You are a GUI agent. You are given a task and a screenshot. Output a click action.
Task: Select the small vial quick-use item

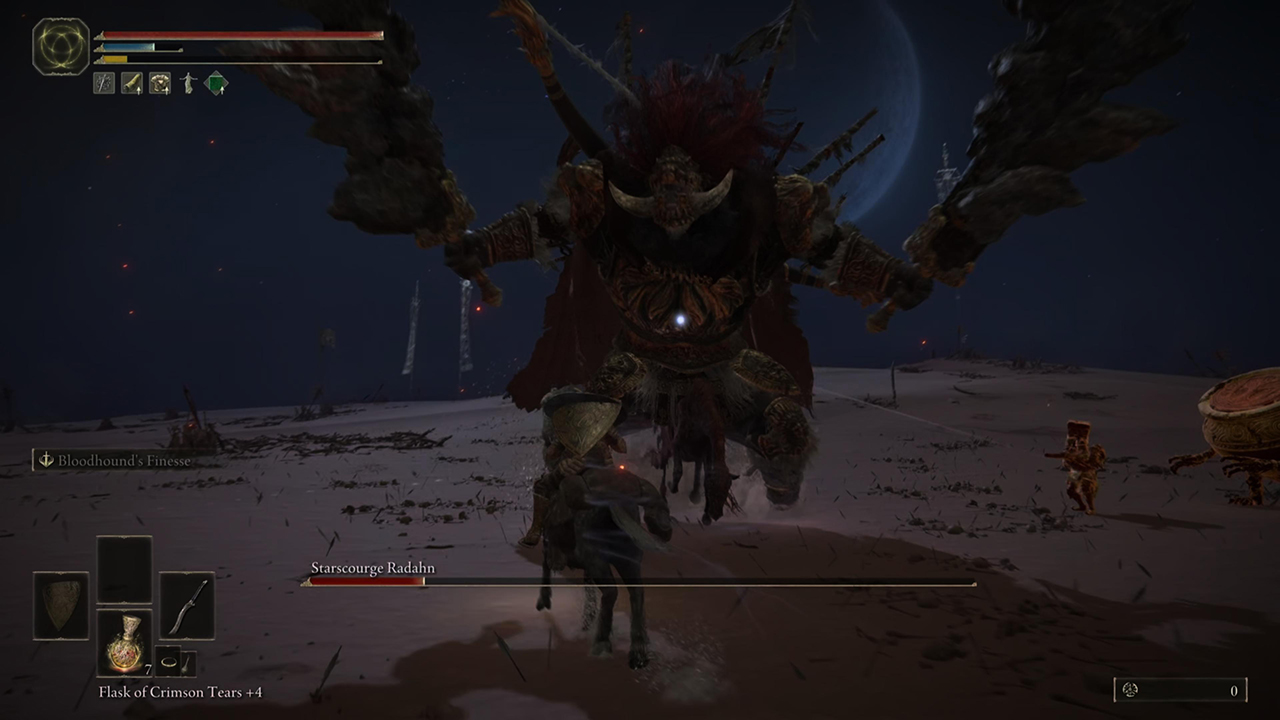[x=186, y=663]
